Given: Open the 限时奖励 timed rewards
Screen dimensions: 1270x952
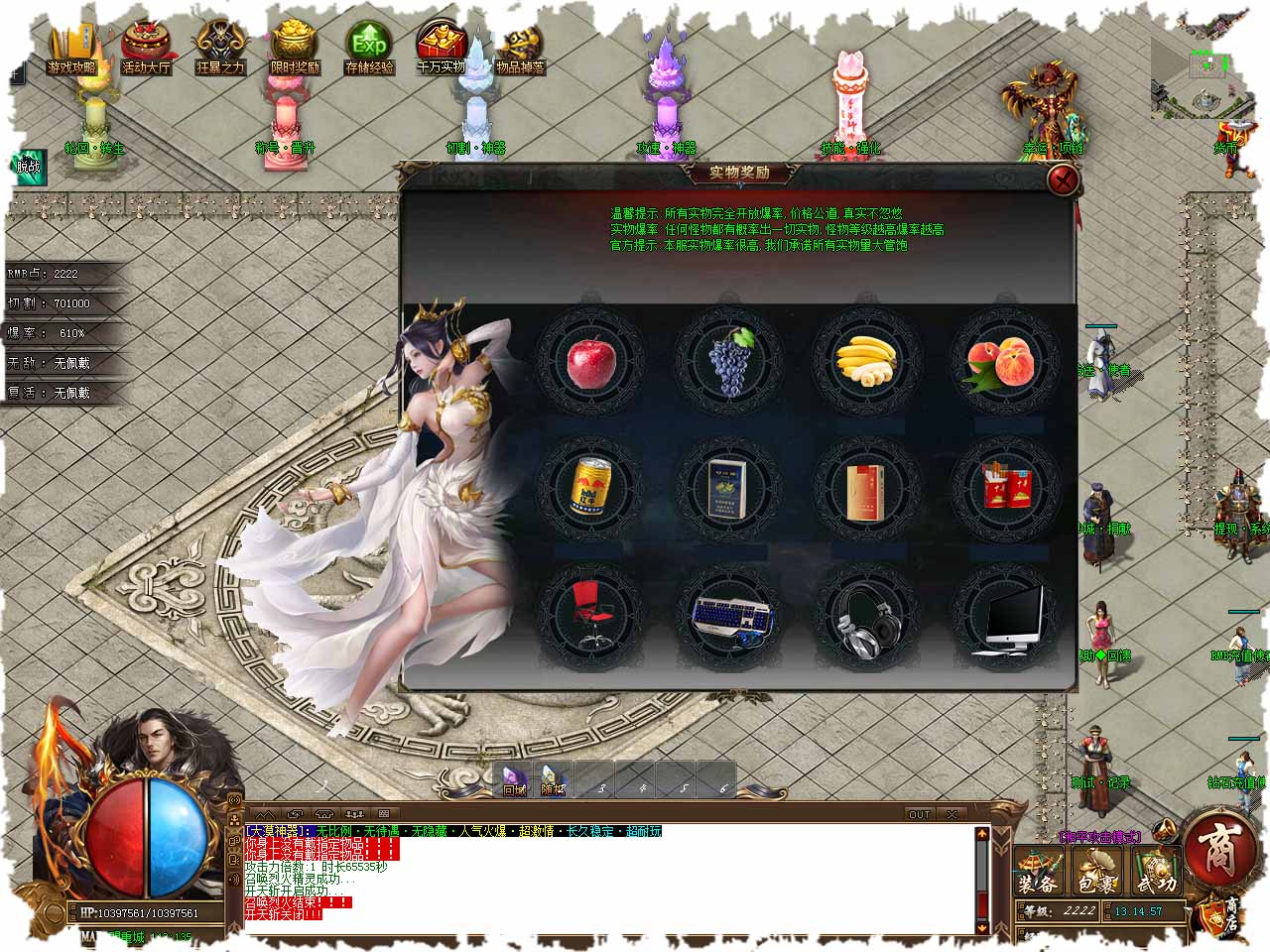Looking at the screenshot, I should point(295,47).
